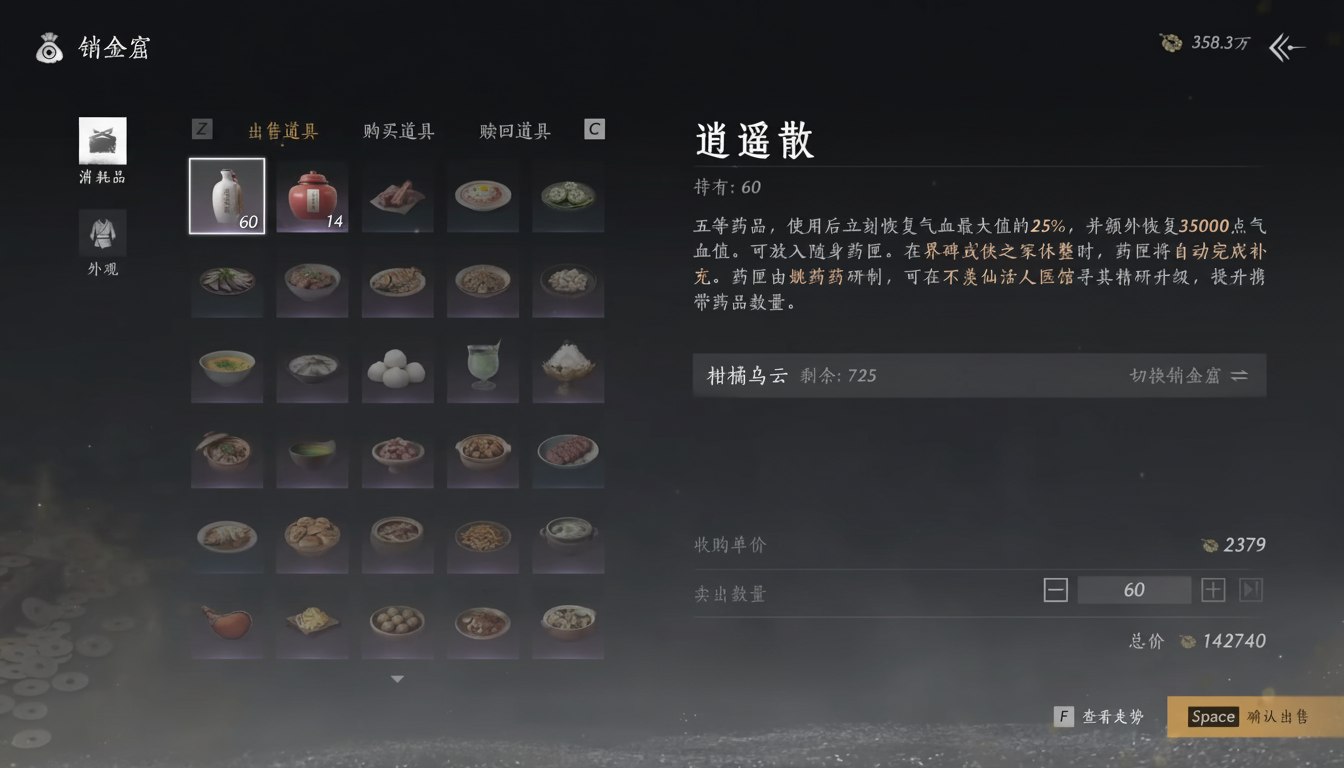Select the white wine flask 逍遥散 thumbnail

tap(226, 195)
